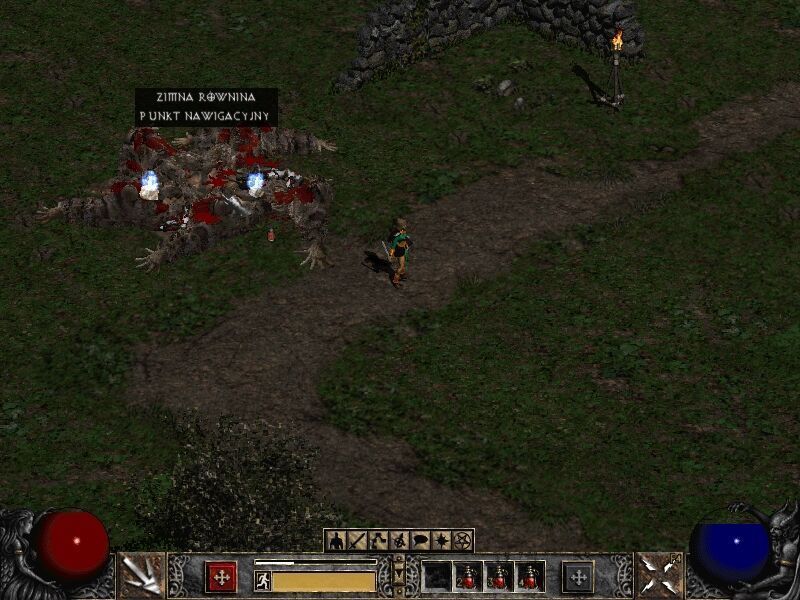Viewport: 800px width, 600px height.
Task: Toggle the run/walk running man icon
Action: click(x=263, y=580)
